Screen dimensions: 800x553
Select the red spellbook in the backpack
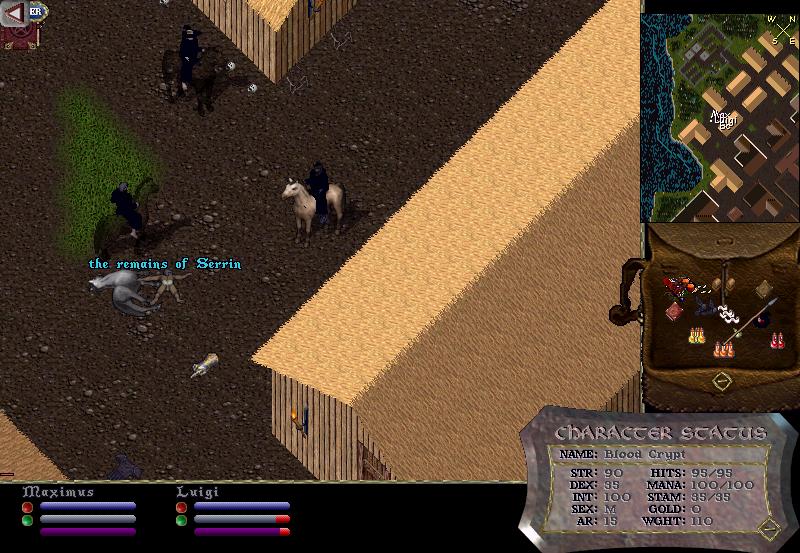pyautogui.click(x=674, y=310)
